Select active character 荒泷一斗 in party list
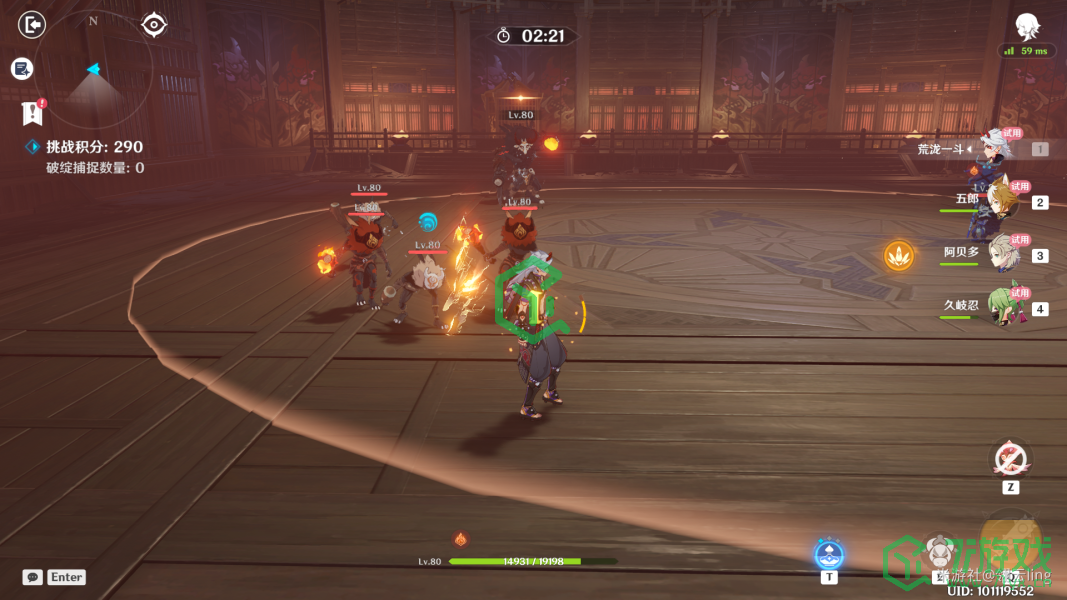Screen dimensions: 1067x600 click(1002, 148)
